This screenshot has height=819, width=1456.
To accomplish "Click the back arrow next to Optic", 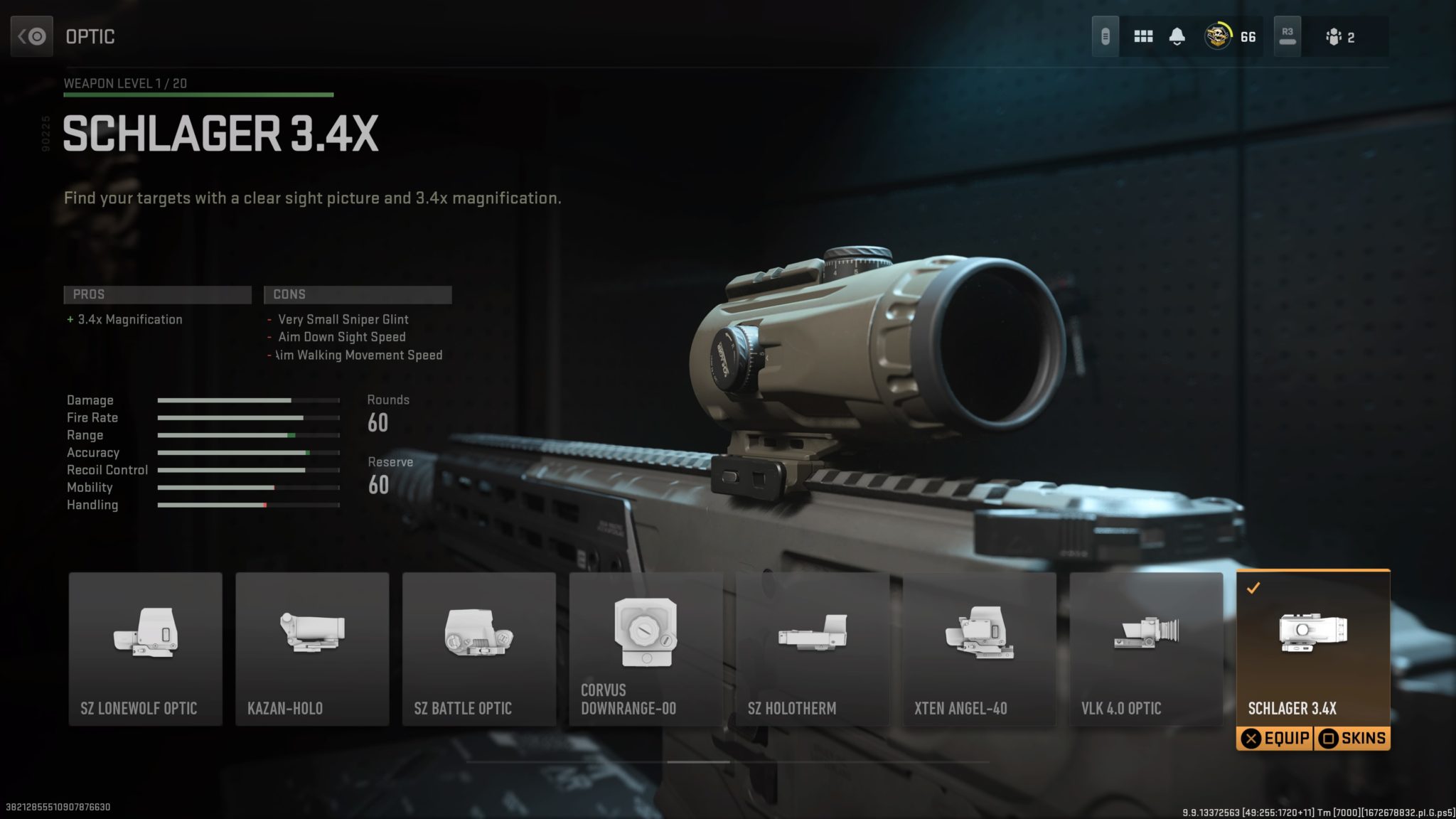I will point(31,36).
